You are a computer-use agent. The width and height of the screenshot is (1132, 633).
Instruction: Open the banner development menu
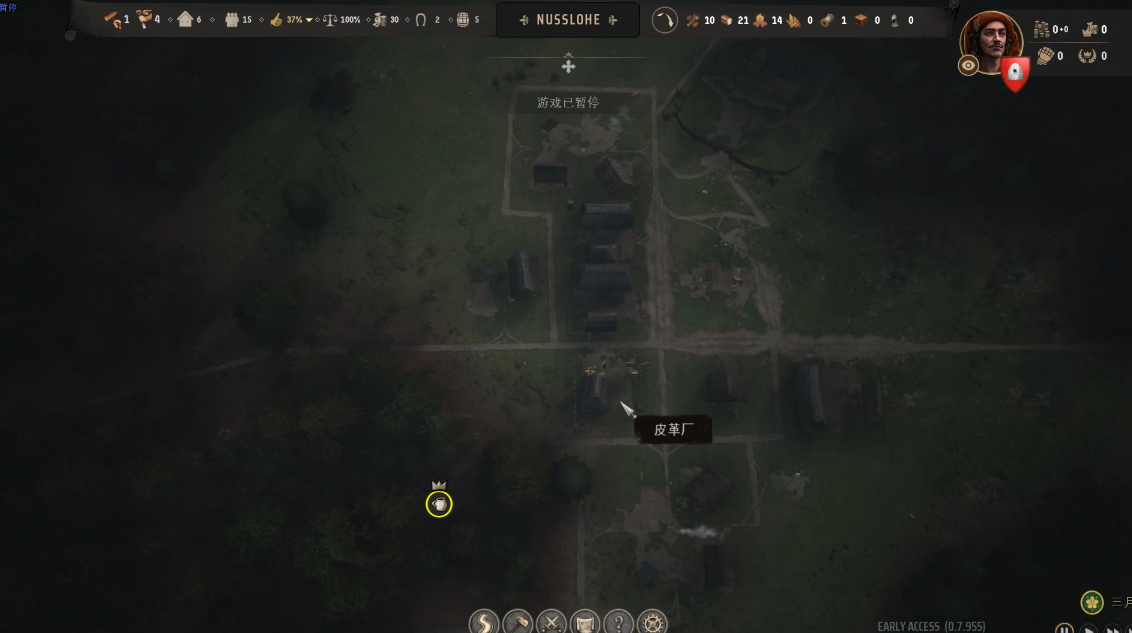584,623
